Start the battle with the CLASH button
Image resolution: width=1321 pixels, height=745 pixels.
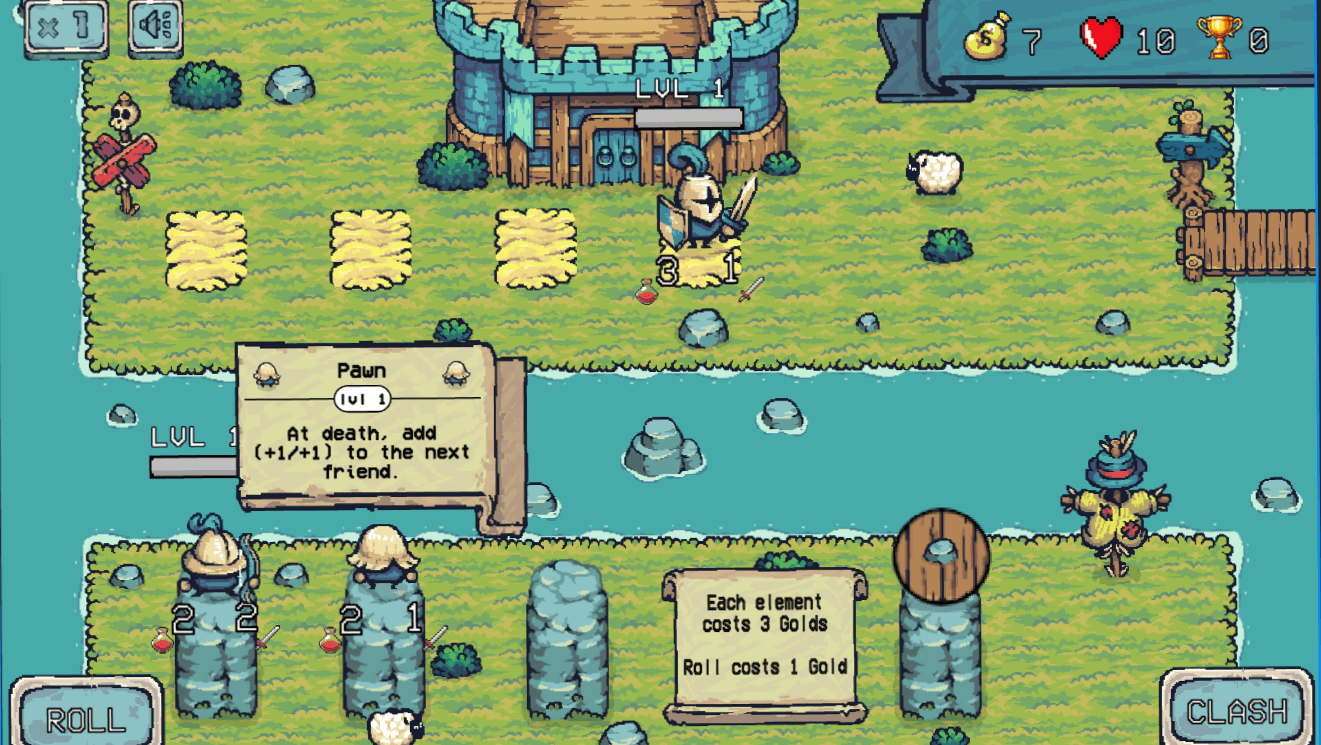(x=1237, y=709)
